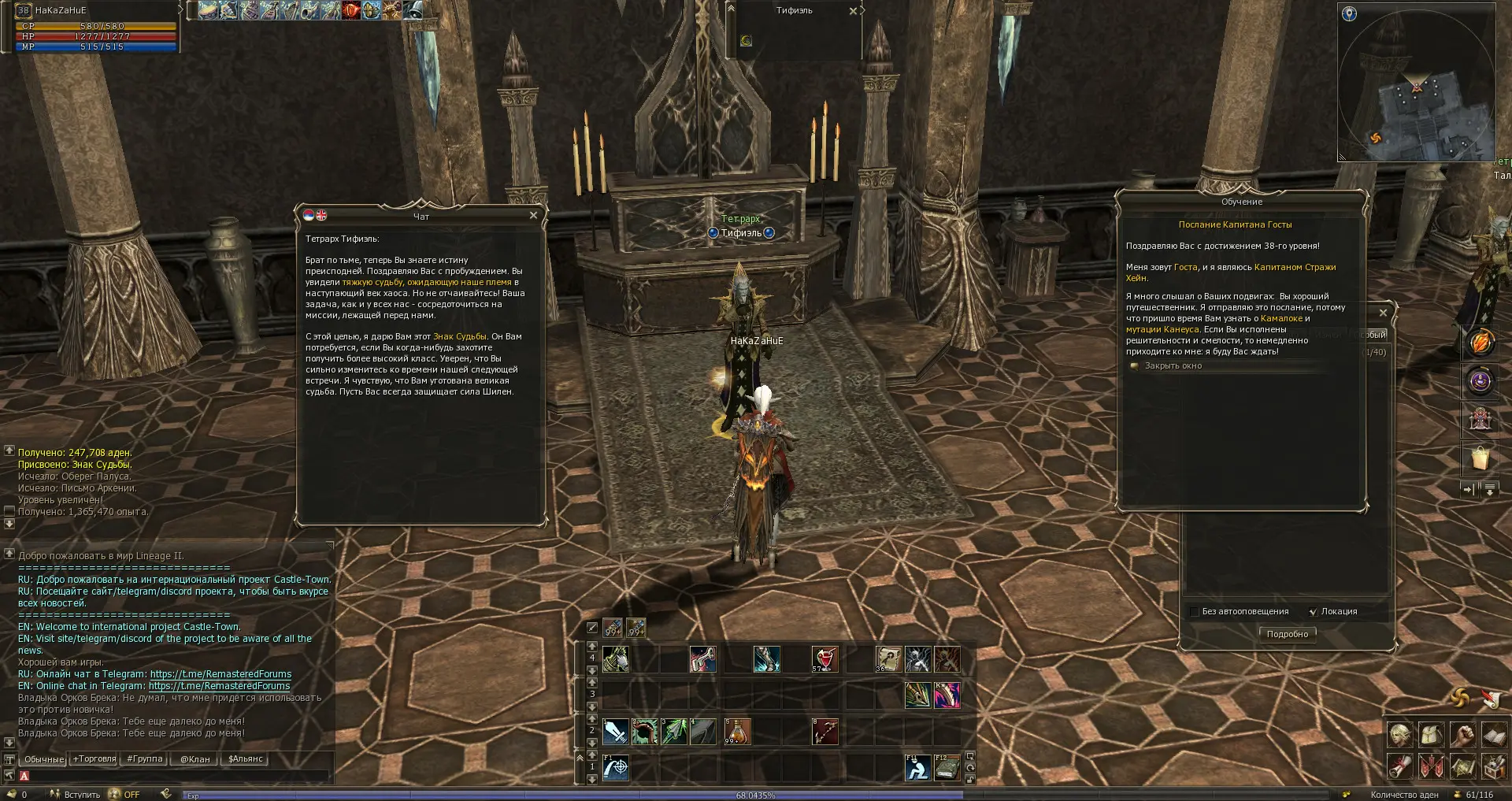The width and height of the screenshot is (1512, 801).
Task: Click the Закрыть окно option in tutorial
Action: [1173, 366]
